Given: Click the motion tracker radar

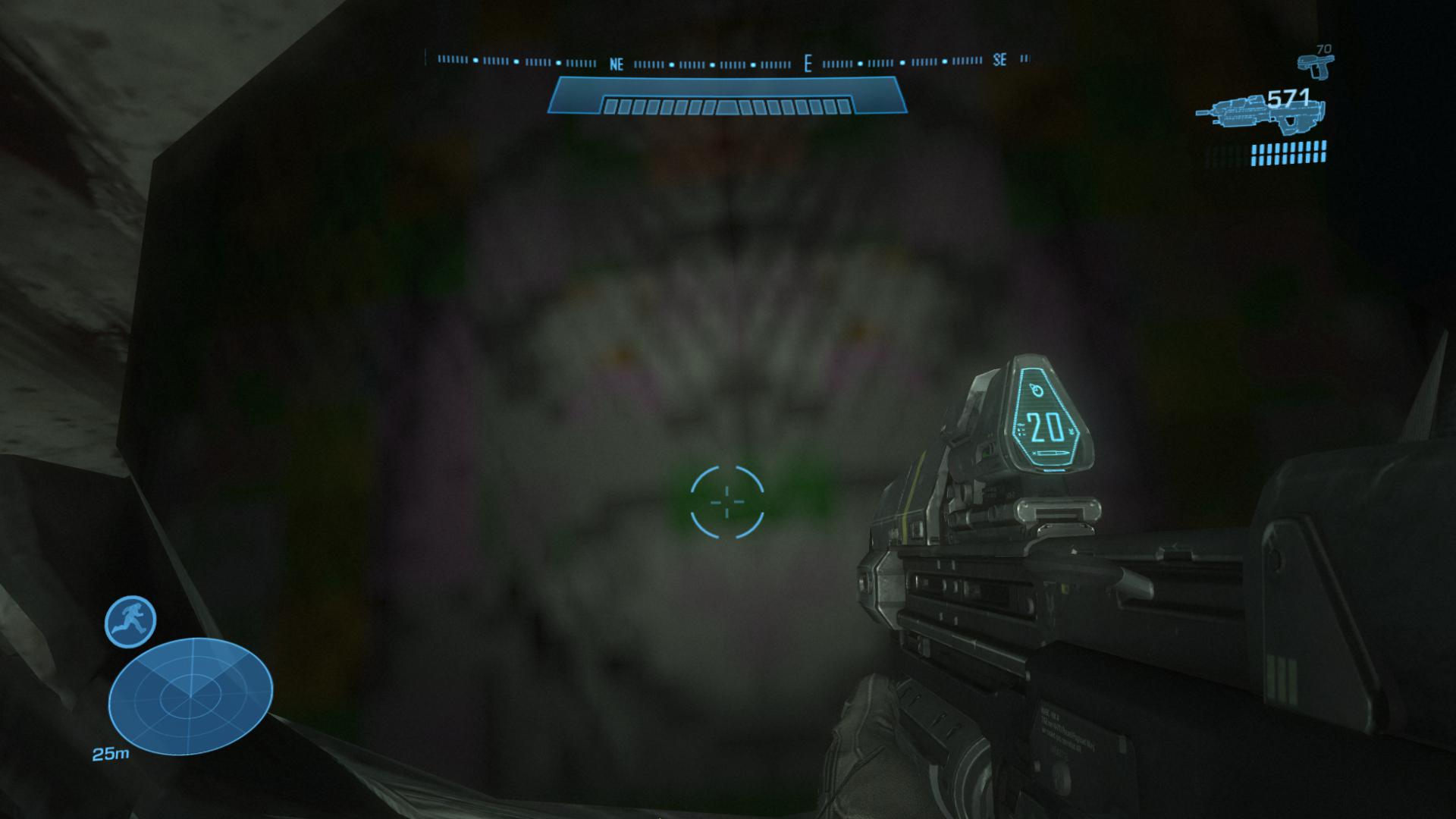Looking at the screenshot, I should 190,695.
